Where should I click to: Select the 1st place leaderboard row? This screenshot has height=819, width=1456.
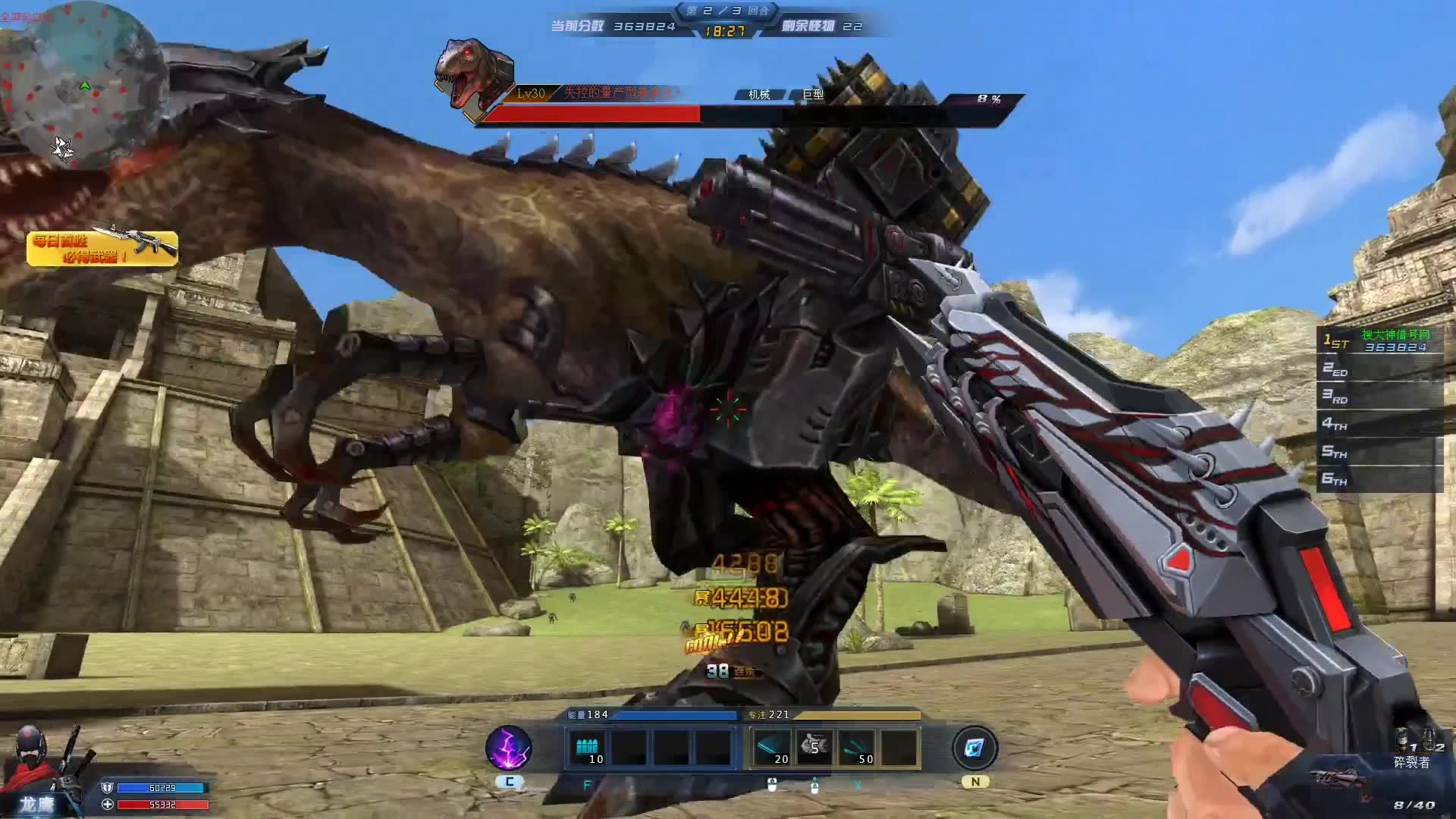1379,340
